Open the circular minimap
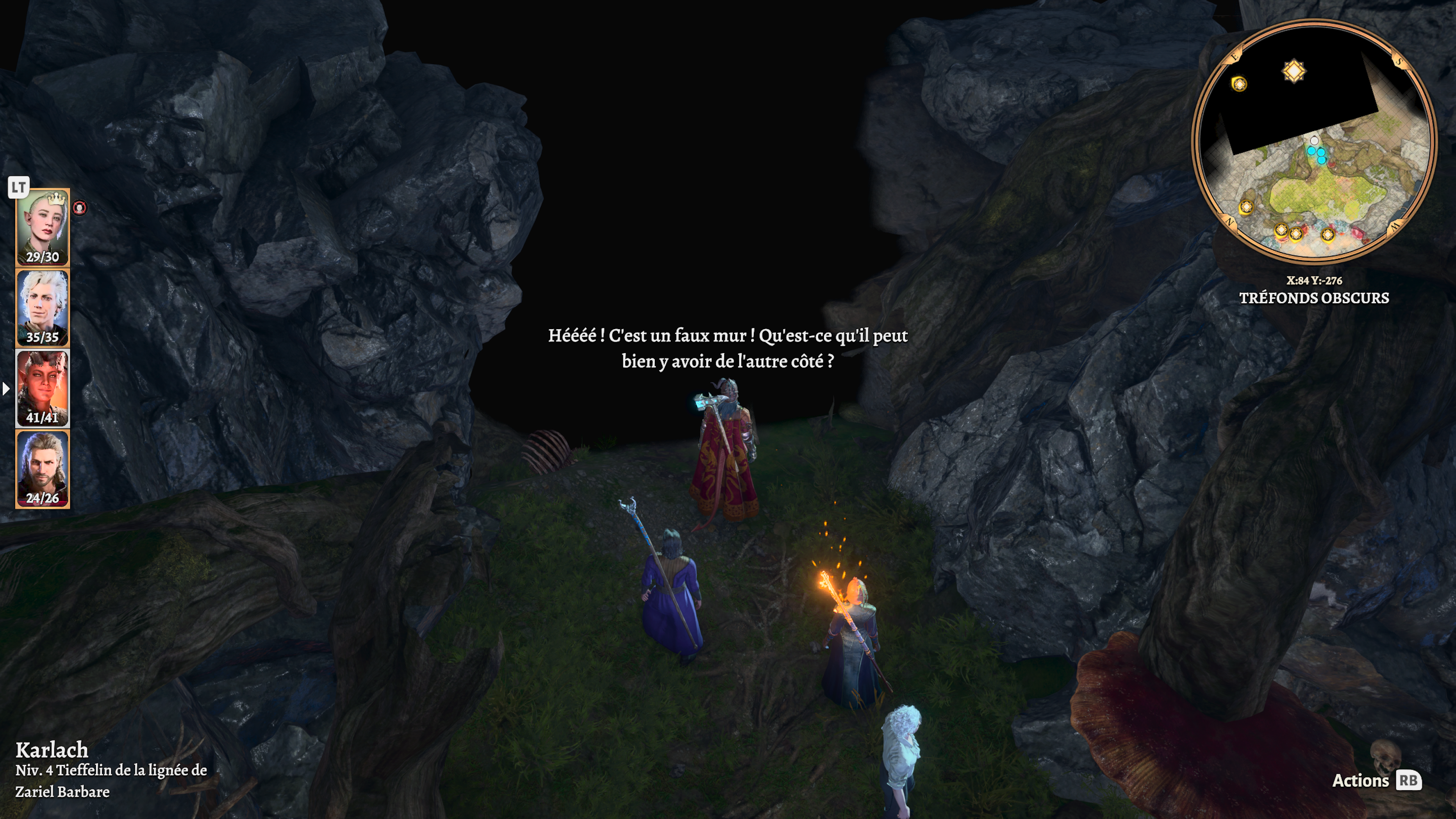1456x819 pixels. pyautogui.click(x=1313, y=141)
